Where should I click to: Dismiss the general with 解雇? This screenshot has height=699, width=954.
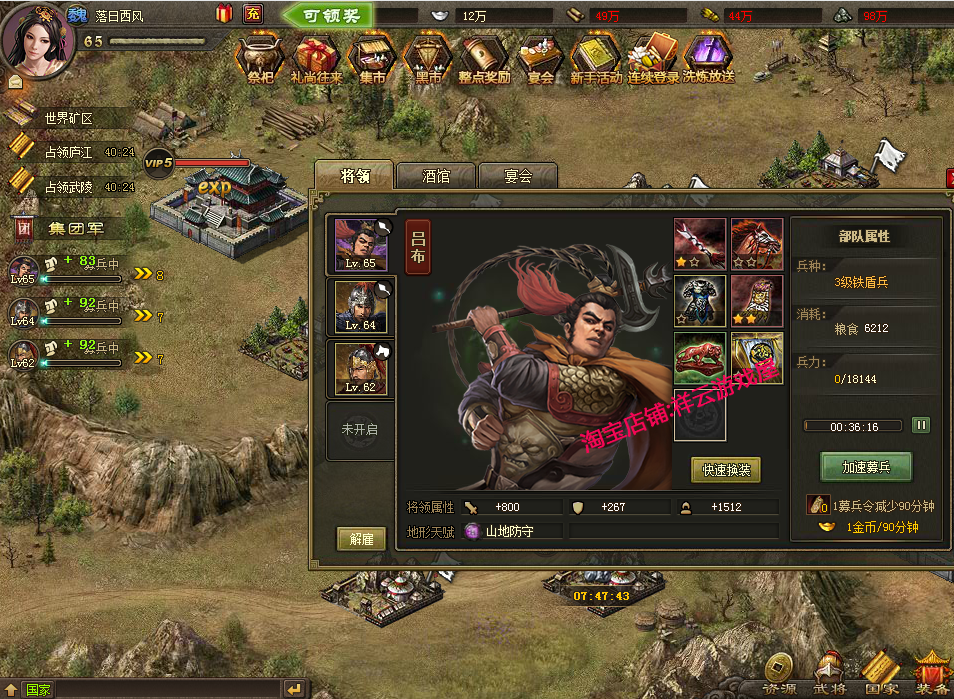tap(361, 539)
